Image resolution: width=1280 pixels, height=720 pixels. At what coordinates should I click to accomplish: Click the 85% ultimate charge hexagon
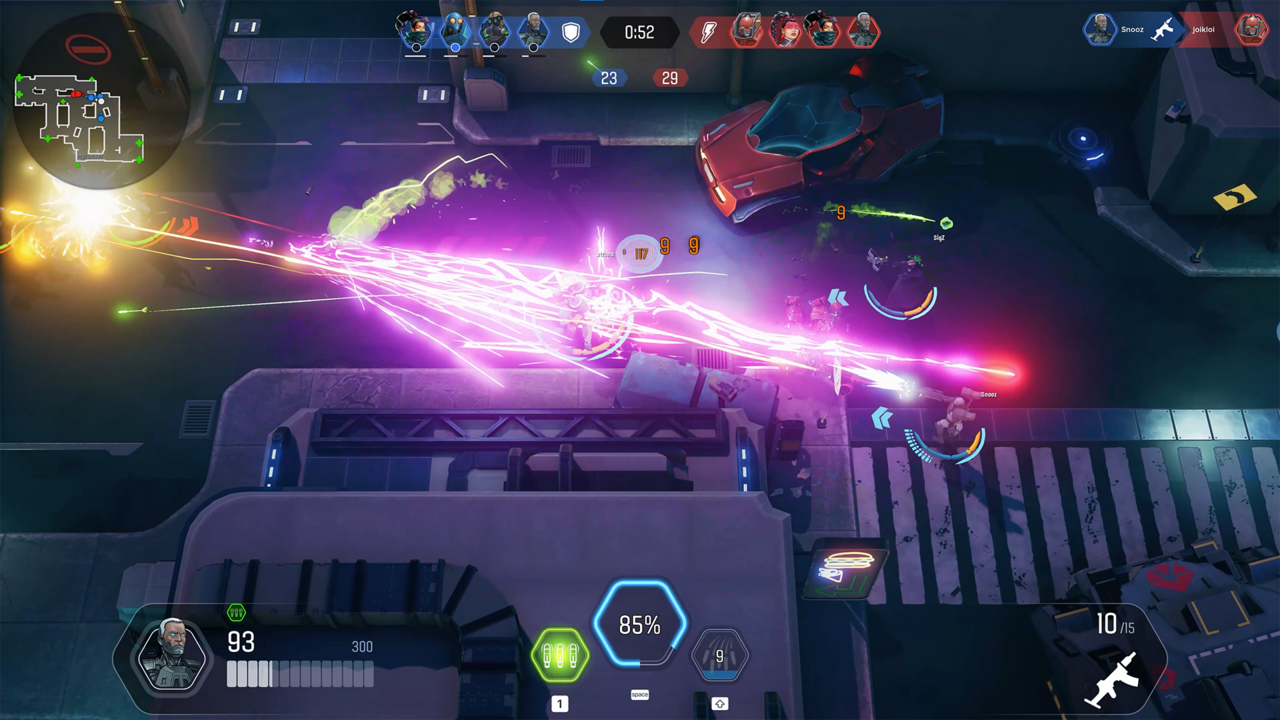coord(640,626)
